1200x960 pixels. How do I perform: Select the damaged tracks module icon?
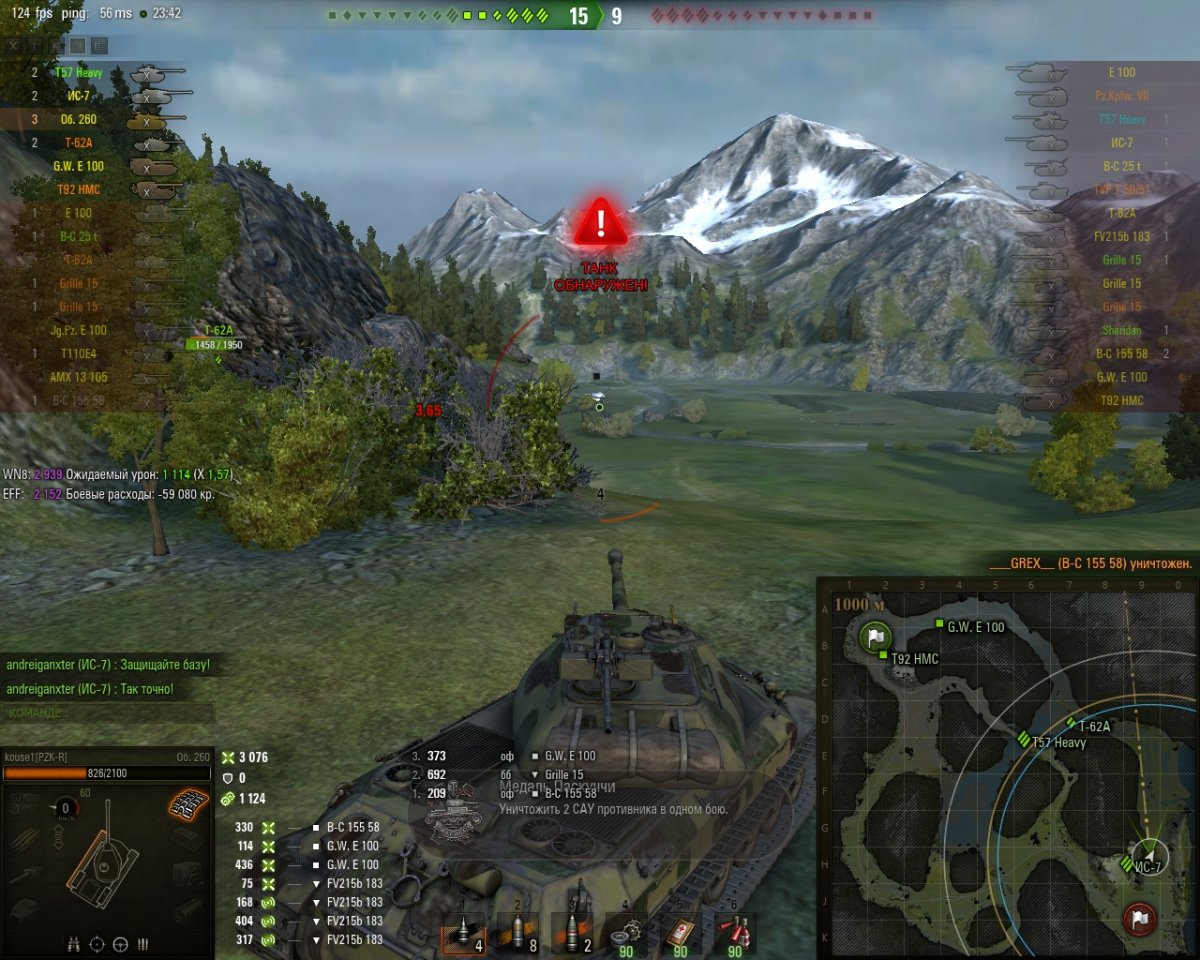point(187,801)
